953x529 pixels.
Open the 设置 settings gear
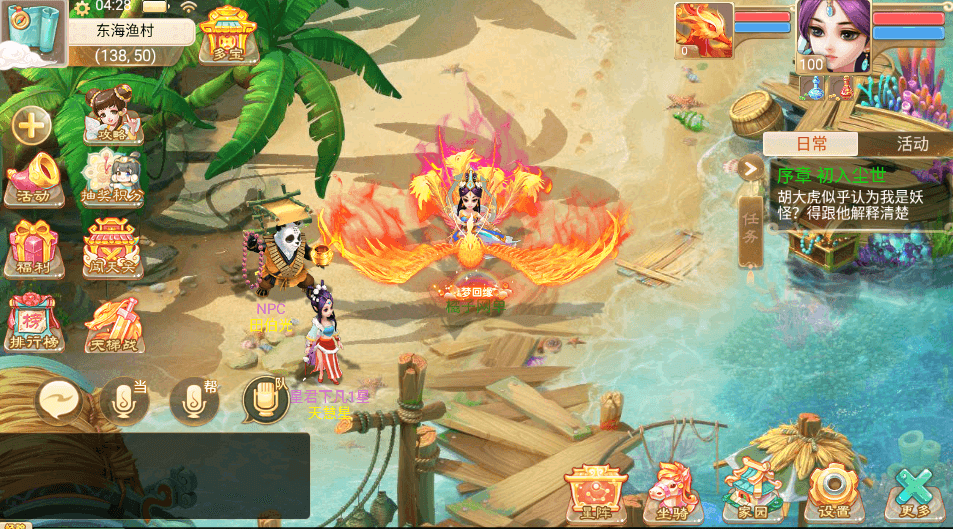[832, 490]
